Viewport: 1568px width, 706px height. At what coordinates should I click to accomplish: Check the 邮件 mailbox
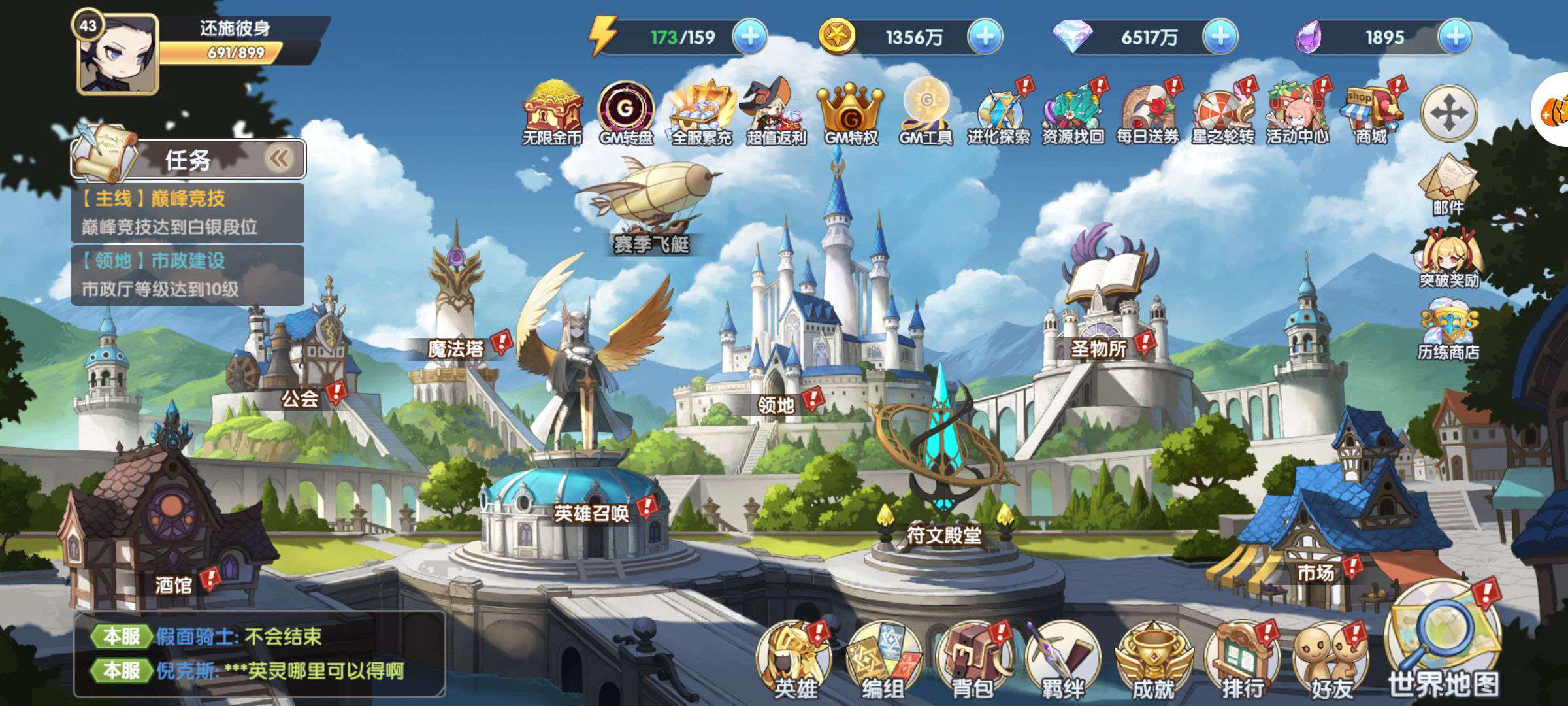(x=1448, y=183)
